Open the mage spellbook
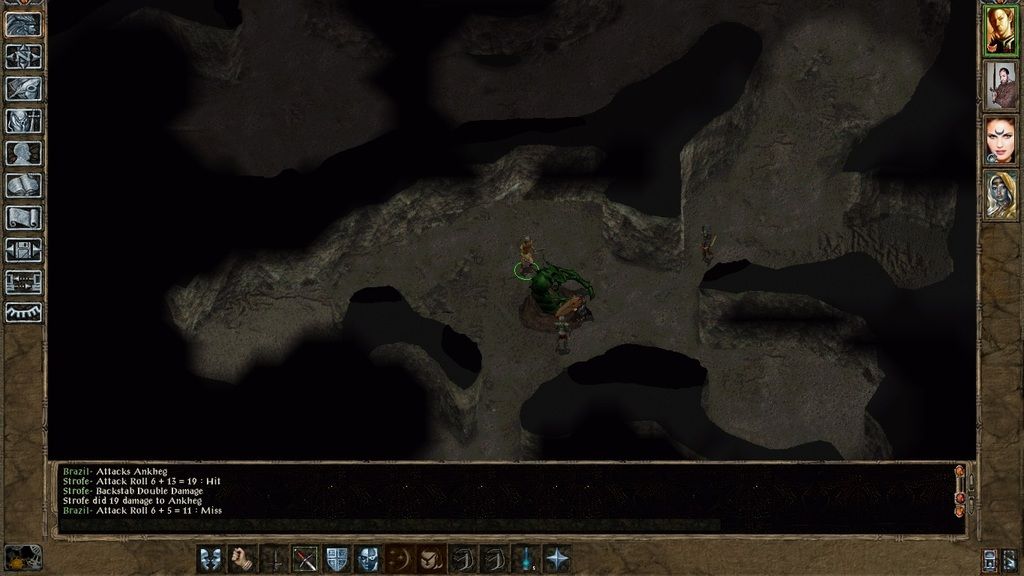 point(23,185)
